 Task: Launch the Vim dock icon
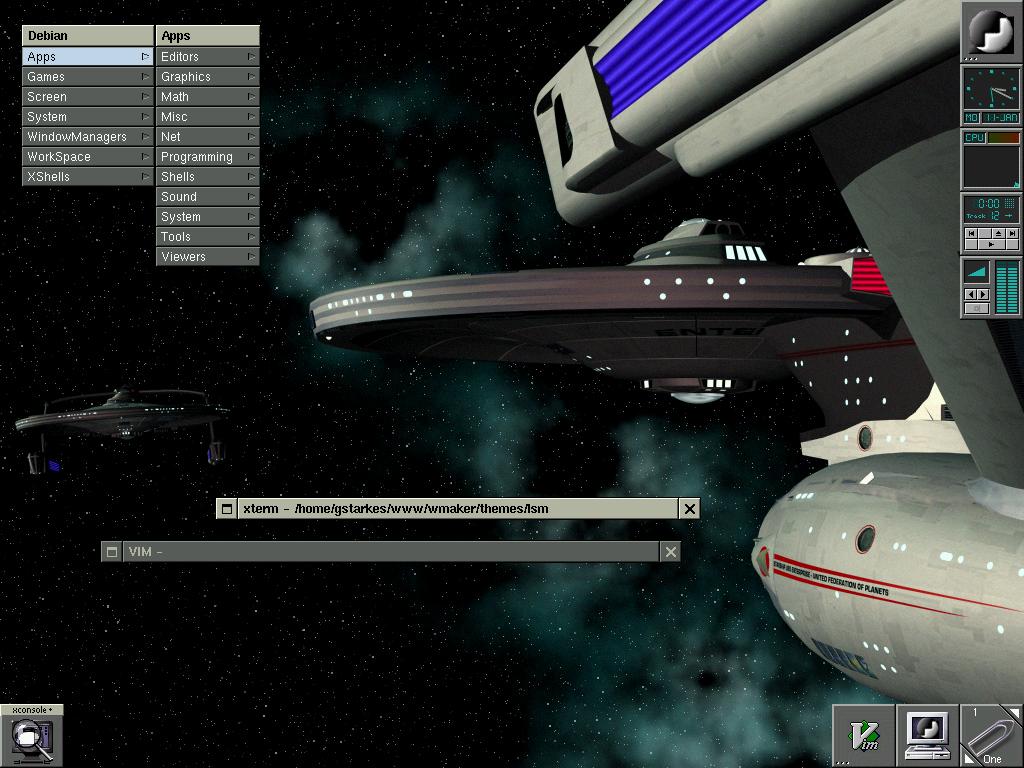(x=864, y=736)
